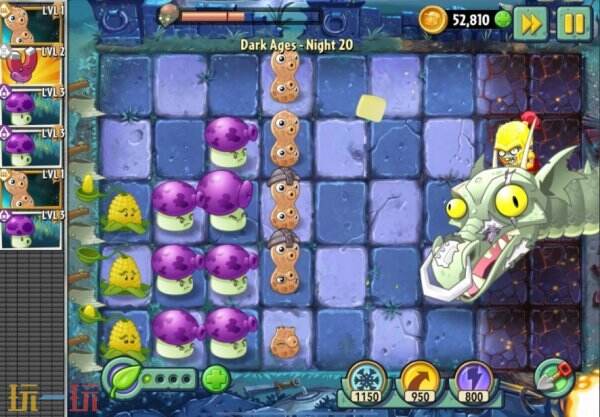Select the Magnet-shroom seed packet
The width and height of the screenshot is (600, 417).
point(33,66)
